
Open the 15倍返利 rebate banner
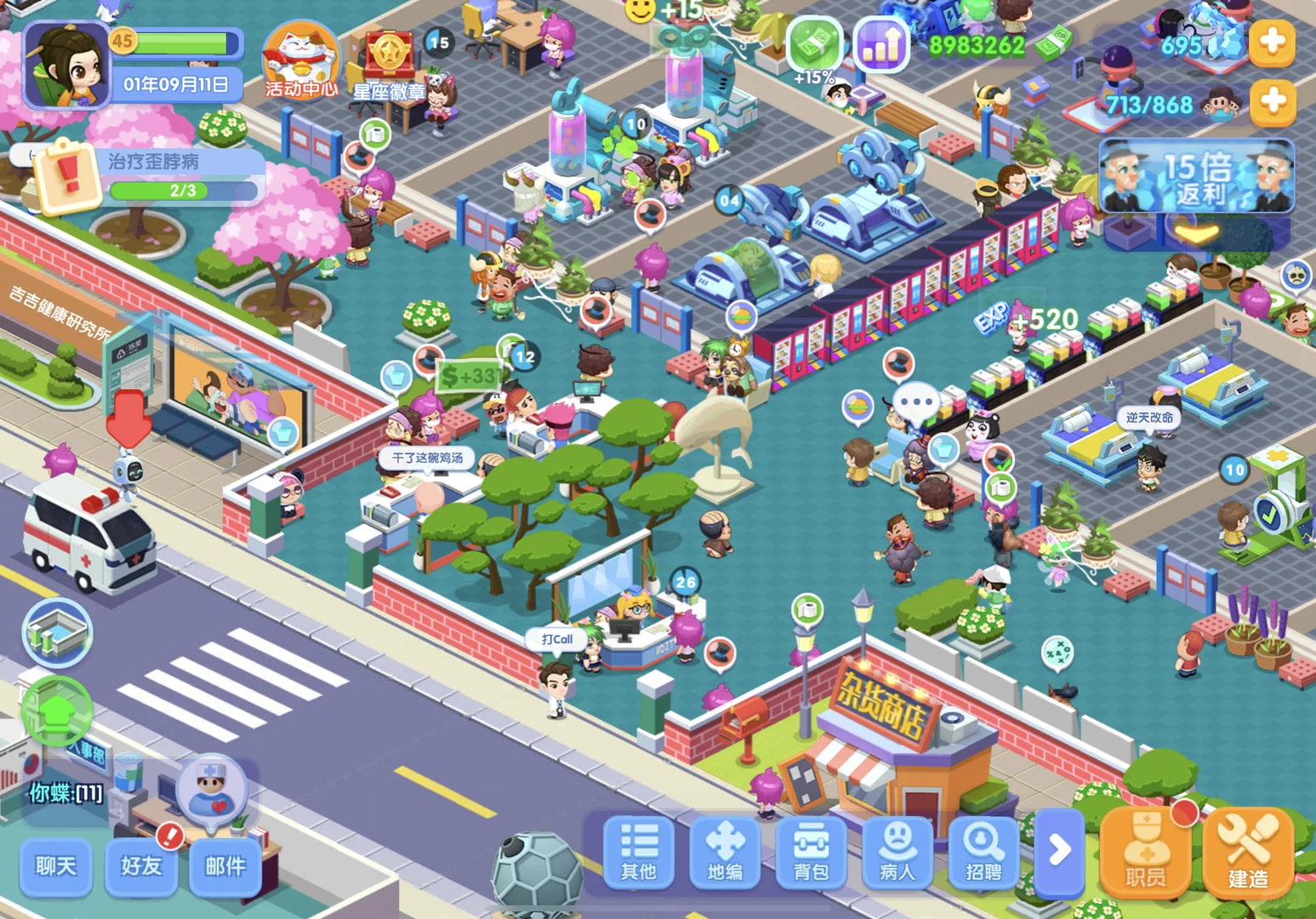coord(1196,177)
